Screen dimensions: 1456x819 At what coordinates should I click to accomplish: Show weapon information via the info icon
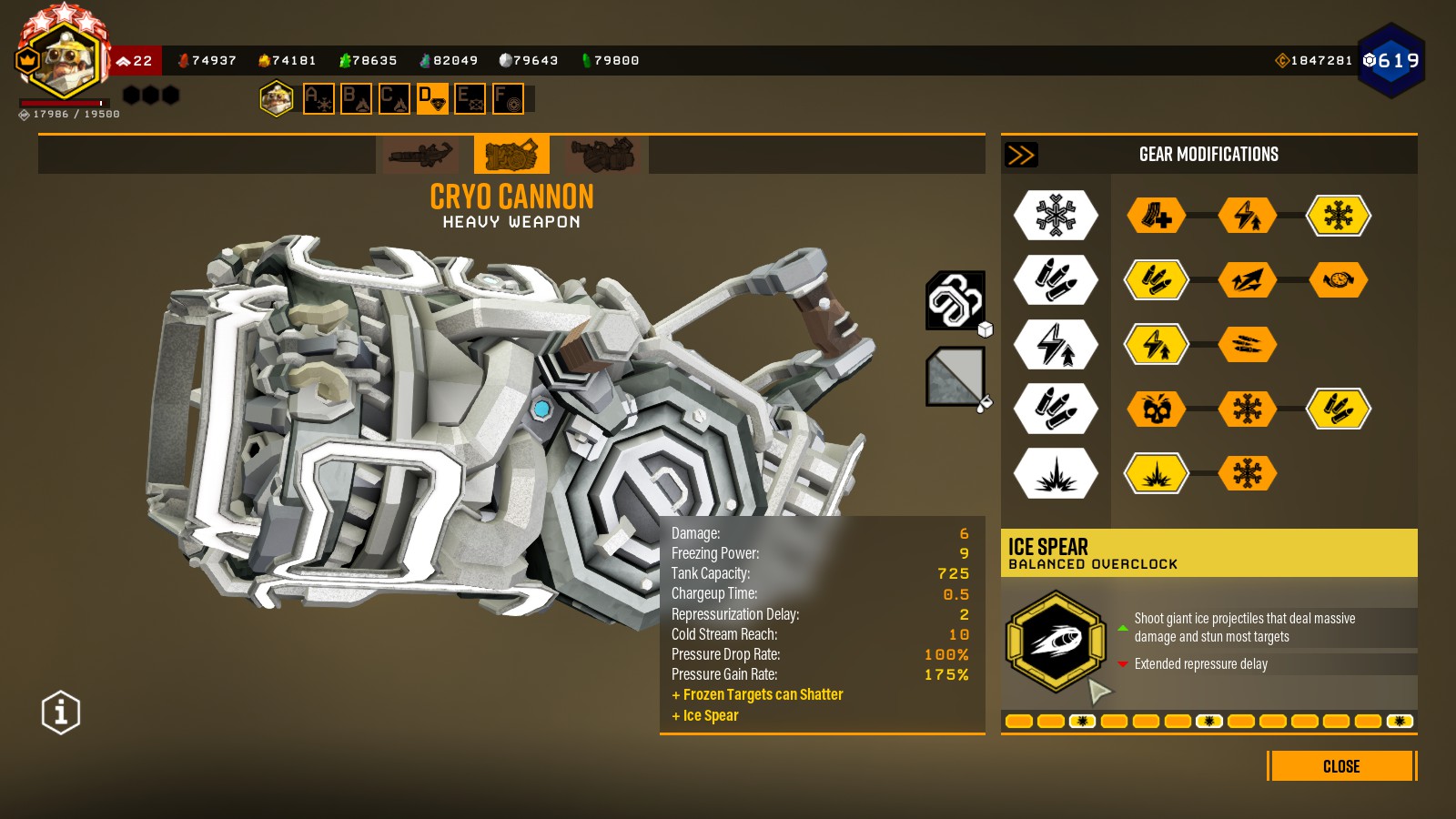61,713
